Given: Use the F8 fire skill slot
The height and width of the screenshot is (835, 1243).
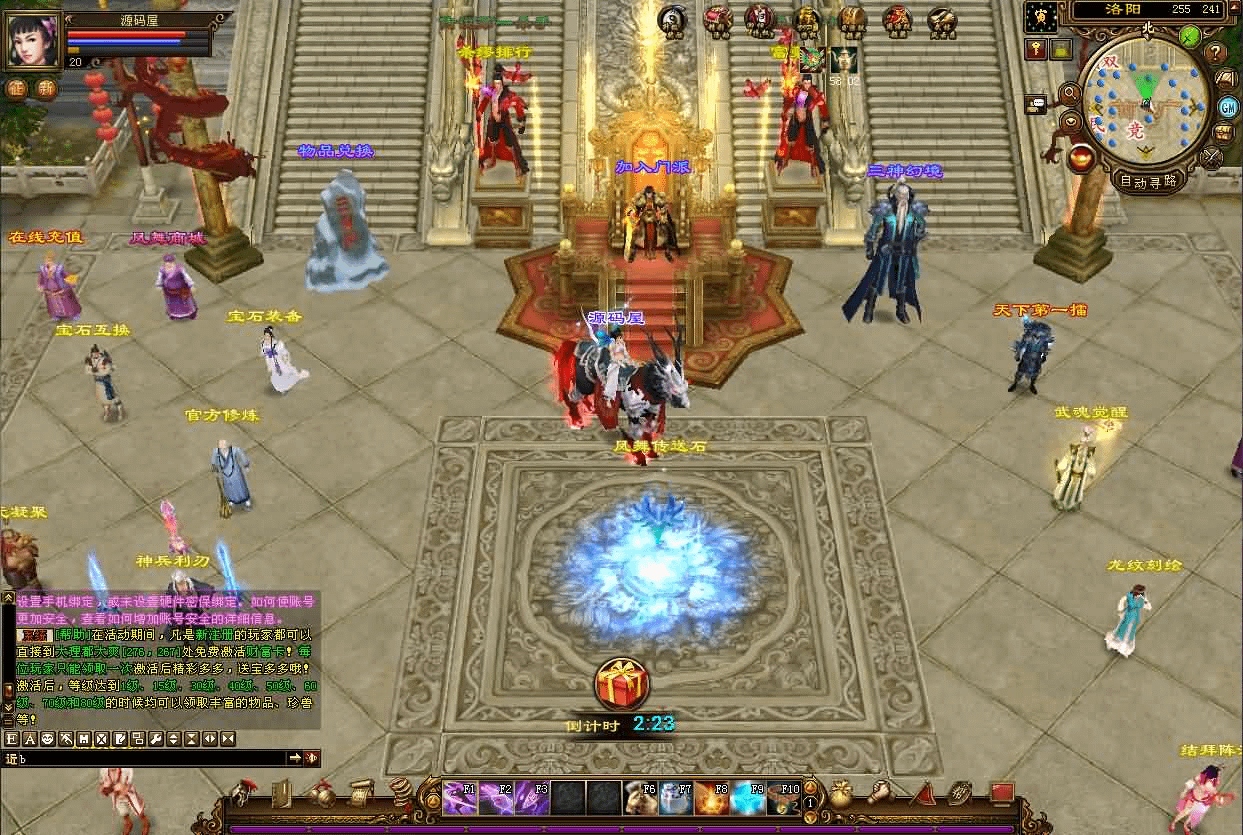Looking at the screenshot, I should click(x=710, y=798).
